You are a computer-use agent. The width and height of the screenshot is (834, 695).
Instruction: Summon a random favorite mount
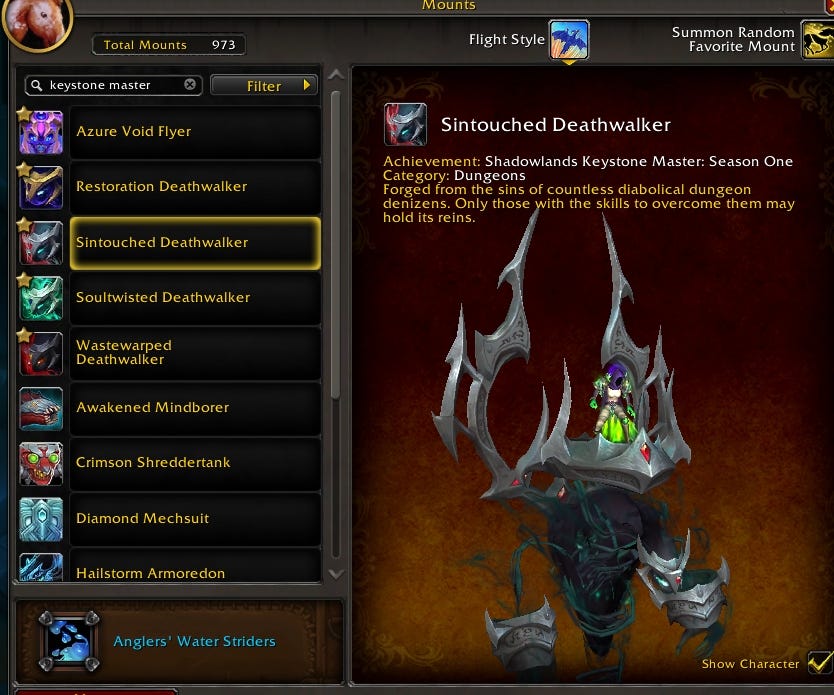click(818, 40)
